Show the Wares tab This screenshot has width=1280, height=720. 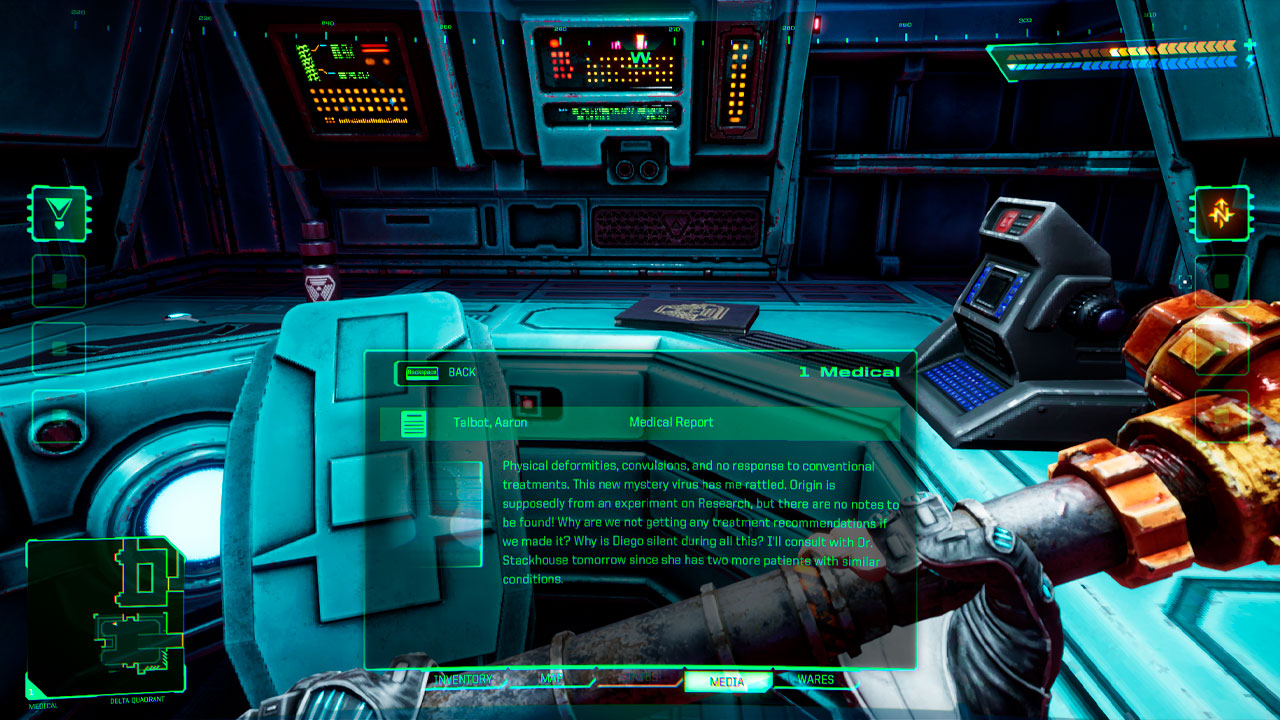(815, 680)
